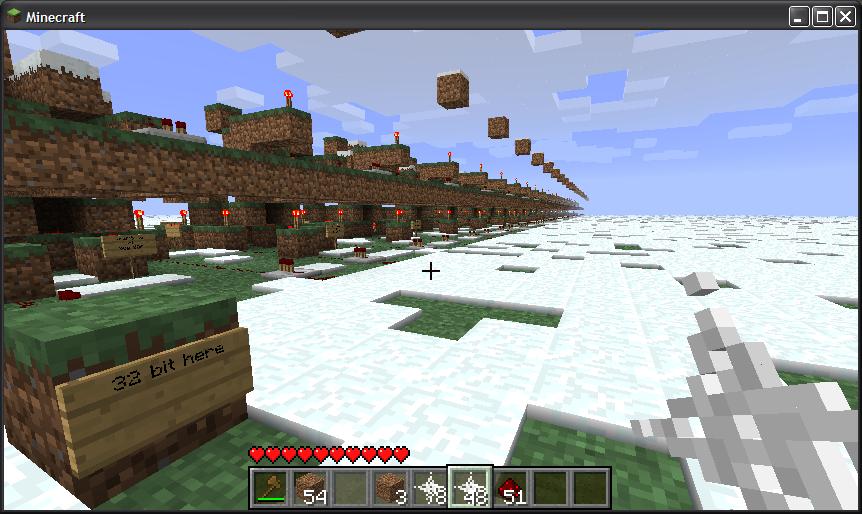Switch to the white item stack of 78
This screenshot has width=862, height=514.
point(430,488)
